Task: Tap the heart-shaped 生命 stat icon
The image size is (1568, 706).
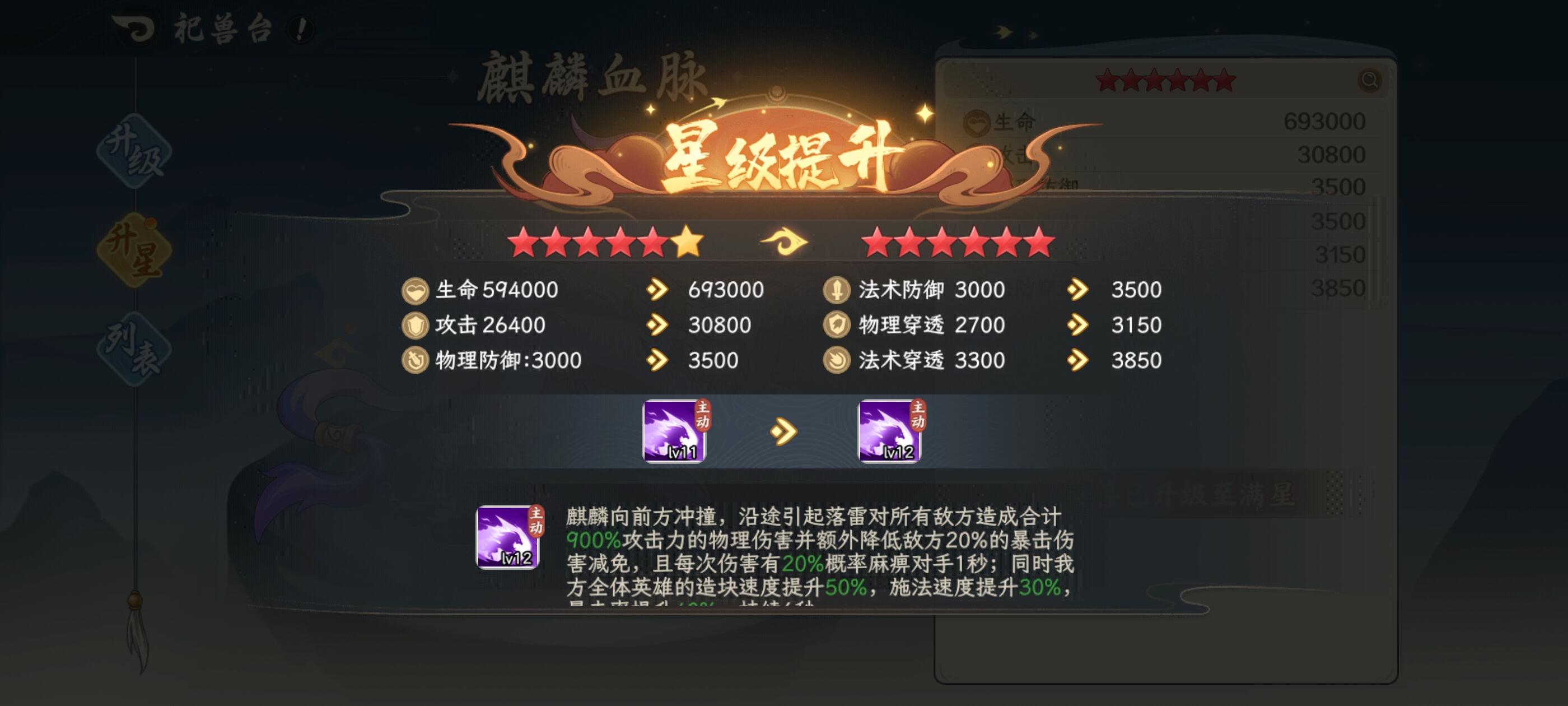Action: click(x=416, y=290)
